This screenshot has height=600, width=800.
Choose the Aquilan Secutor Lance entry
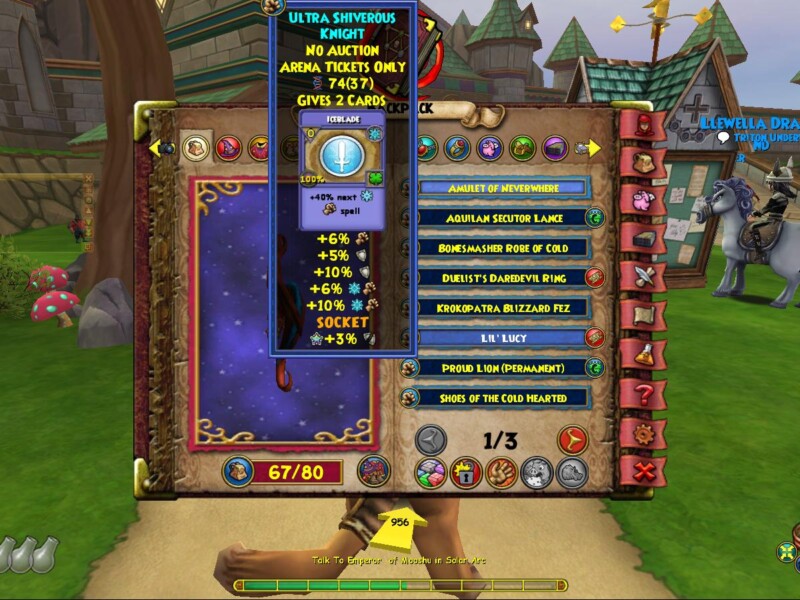pos(504,218)
